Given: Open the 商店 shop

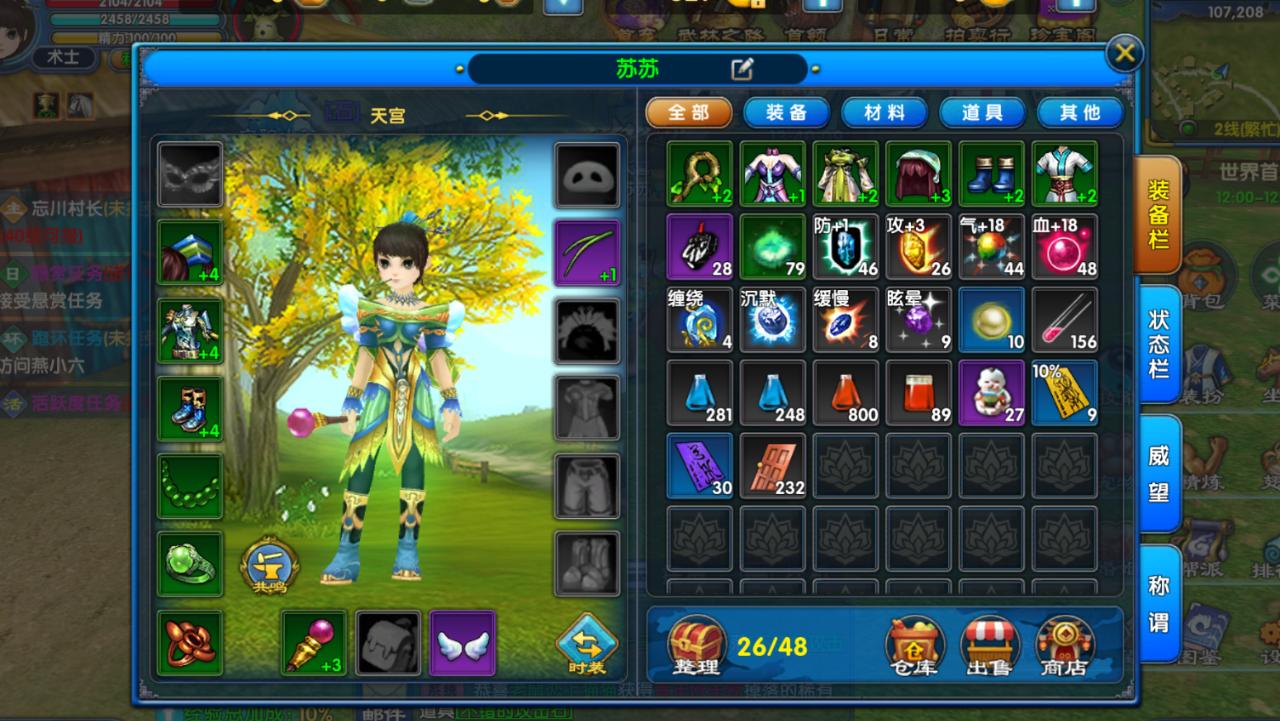Looking at the screenshot, I should click(1064, 646).
